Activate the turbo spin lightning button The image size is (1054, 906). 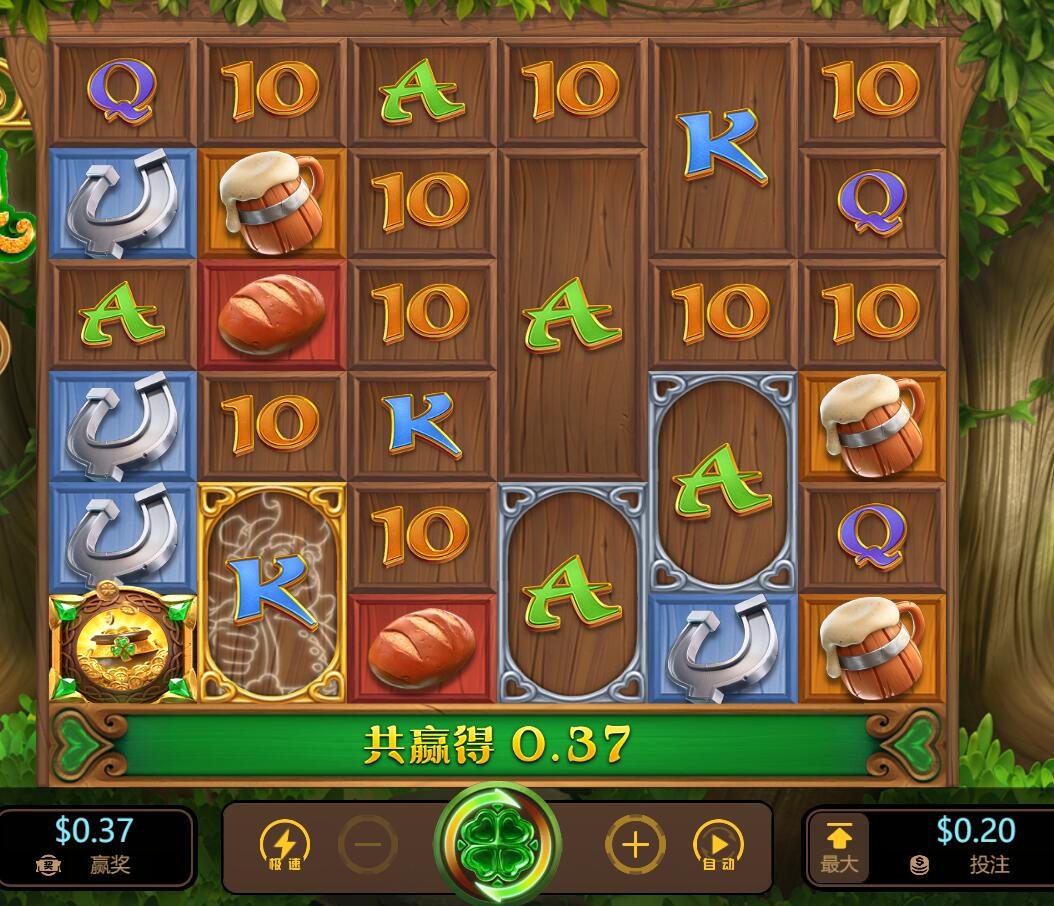point(284,845)
